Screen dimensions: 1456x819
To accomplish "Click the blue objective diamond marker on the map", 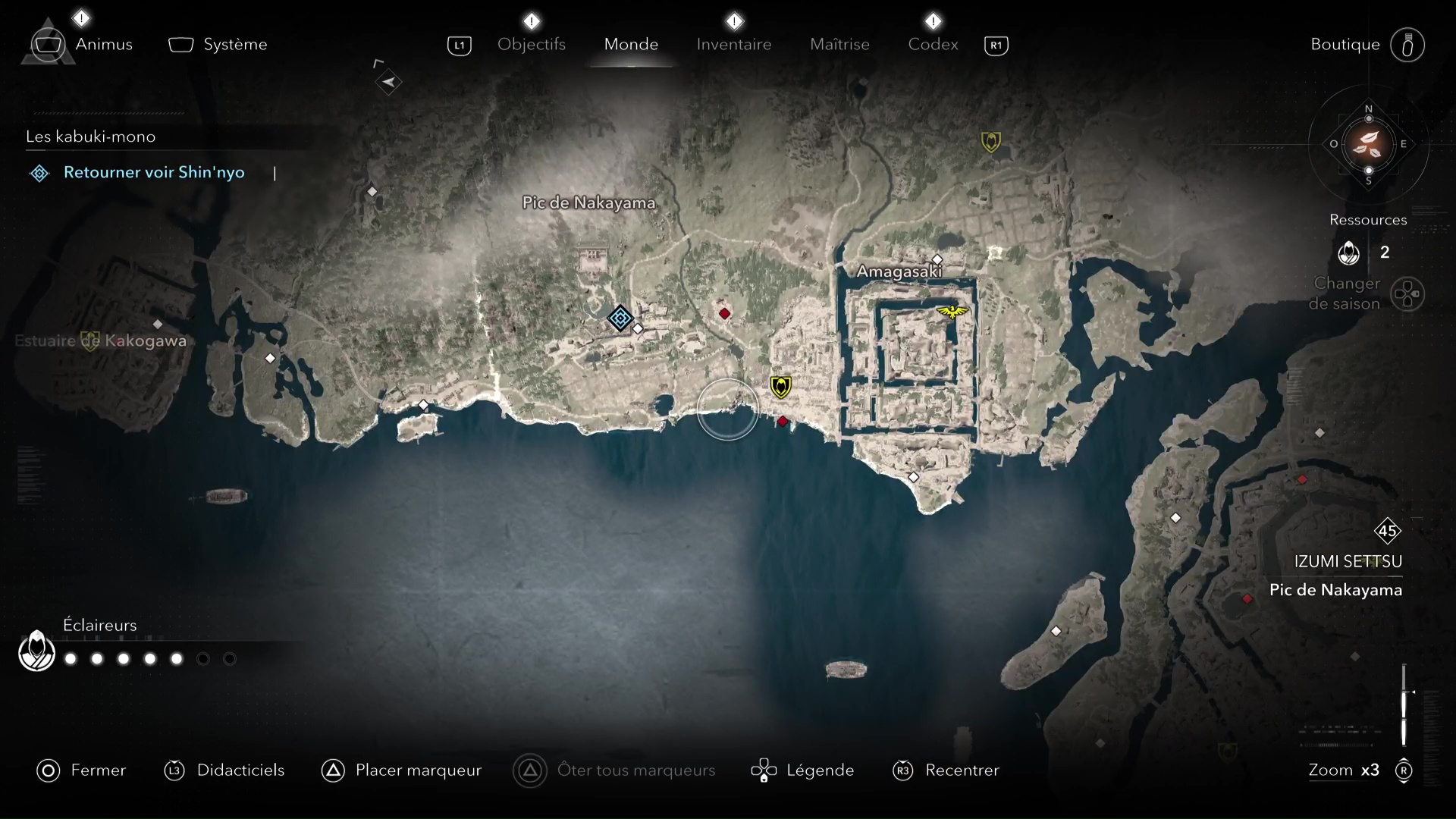I will click(x=621, y=318).
